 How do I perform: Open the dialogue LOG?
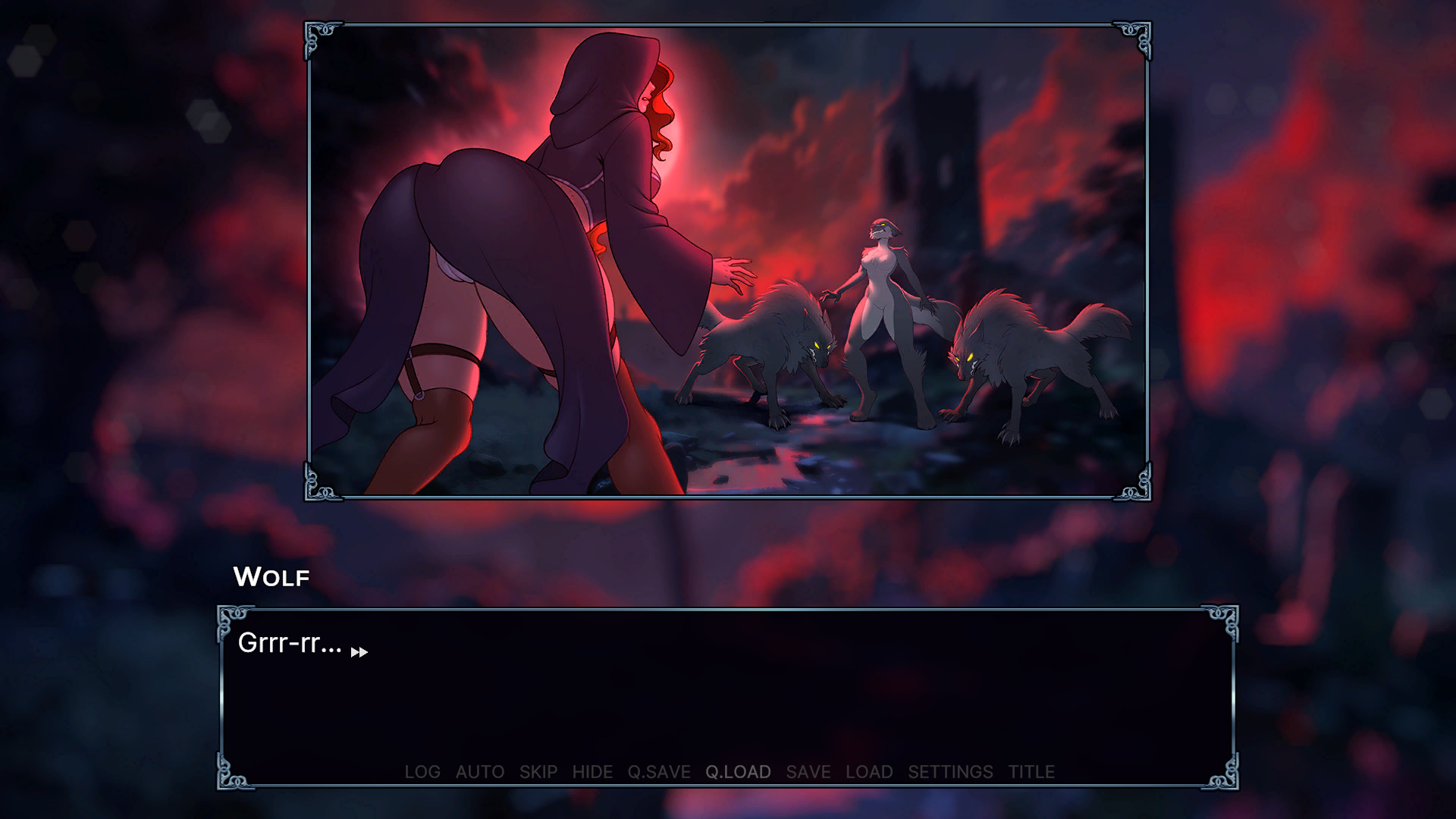click(x=423, y=772)
